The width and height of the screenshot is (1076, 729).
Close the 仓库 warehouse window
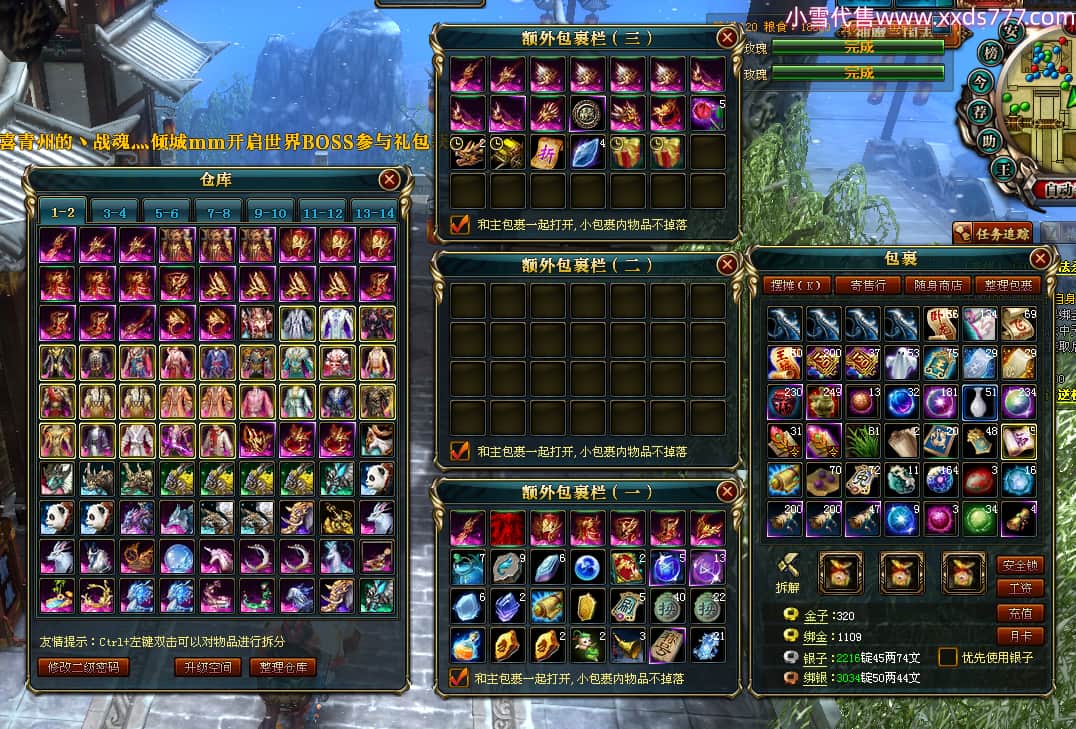[x=389, y=180]
